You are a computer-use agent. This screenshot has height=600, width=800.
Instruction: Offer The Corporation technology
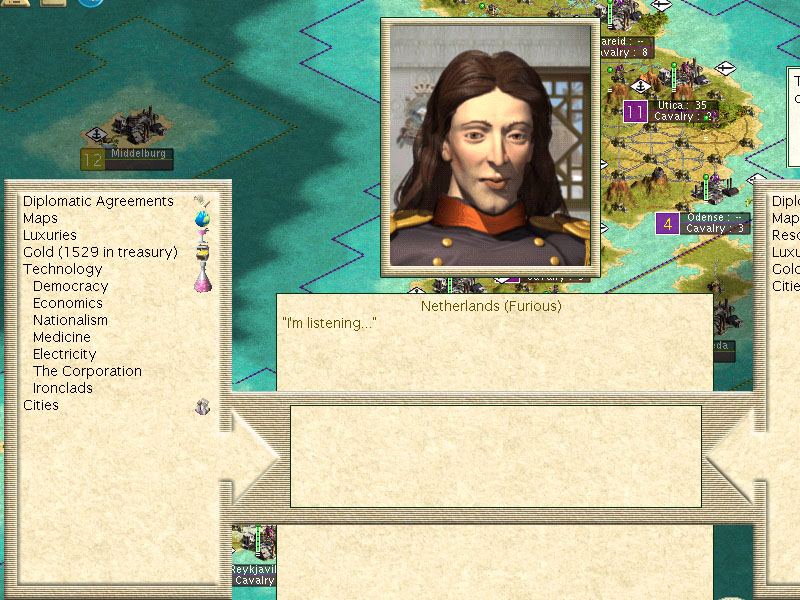87,371
